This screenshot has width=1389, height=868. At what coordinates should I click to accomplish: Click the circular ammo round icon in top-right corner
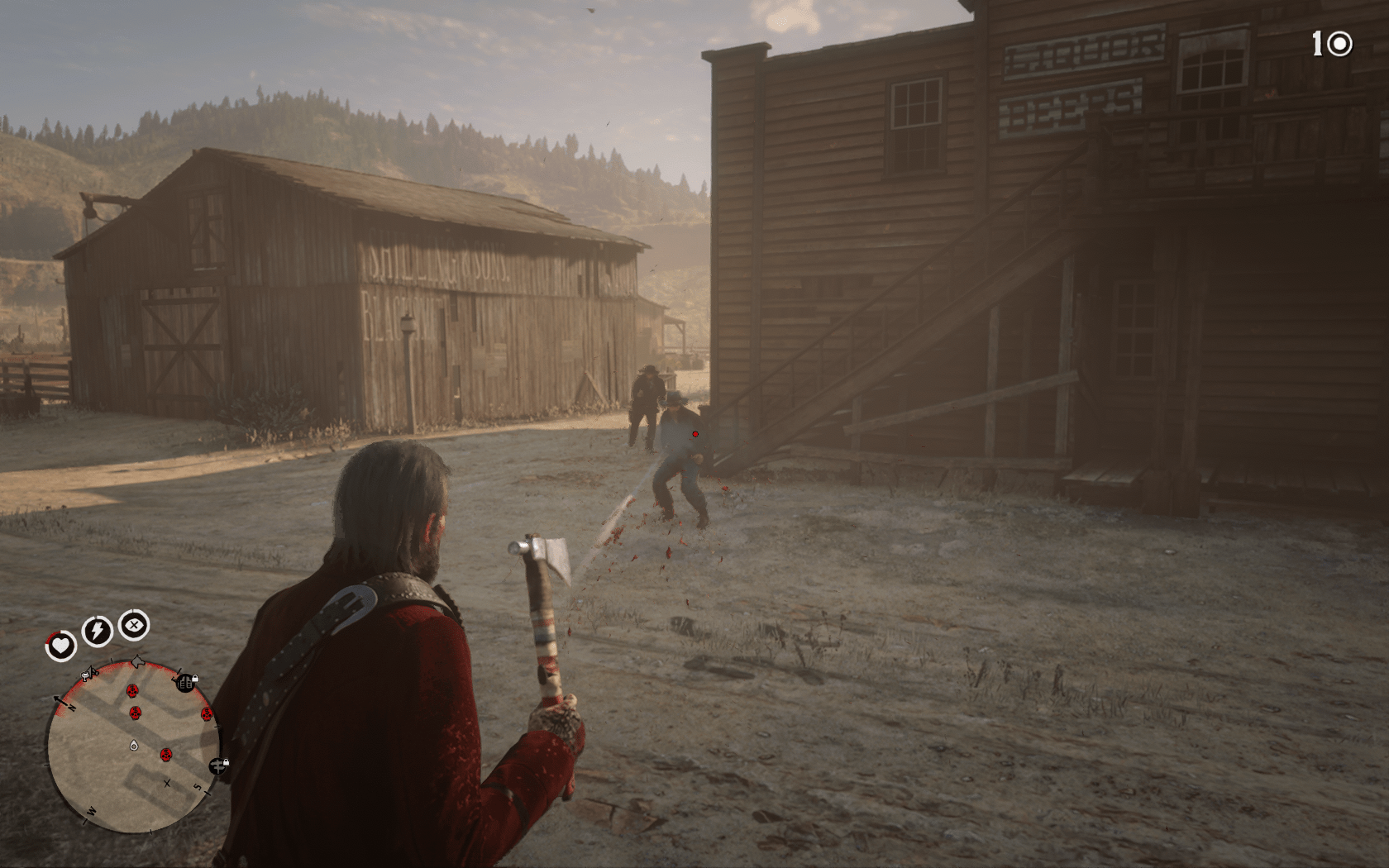[1340, 44]
